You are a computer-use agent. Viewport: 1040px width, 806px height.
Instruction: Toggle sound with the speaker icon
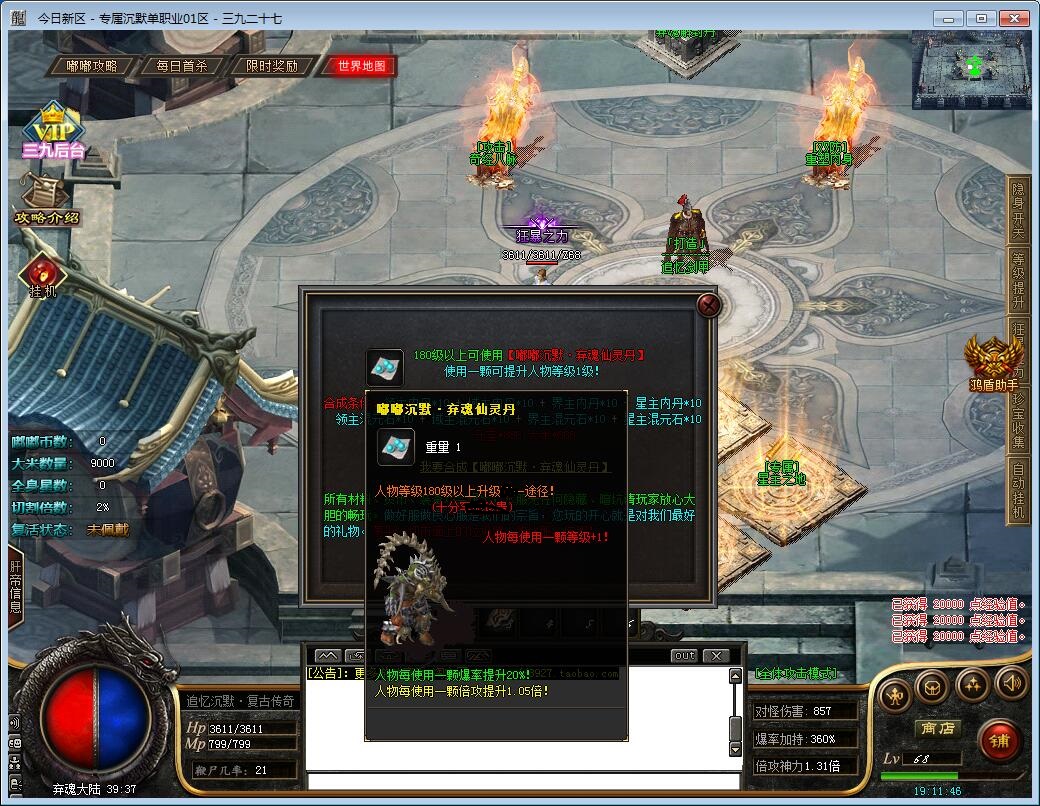[x=1012, y=684]
